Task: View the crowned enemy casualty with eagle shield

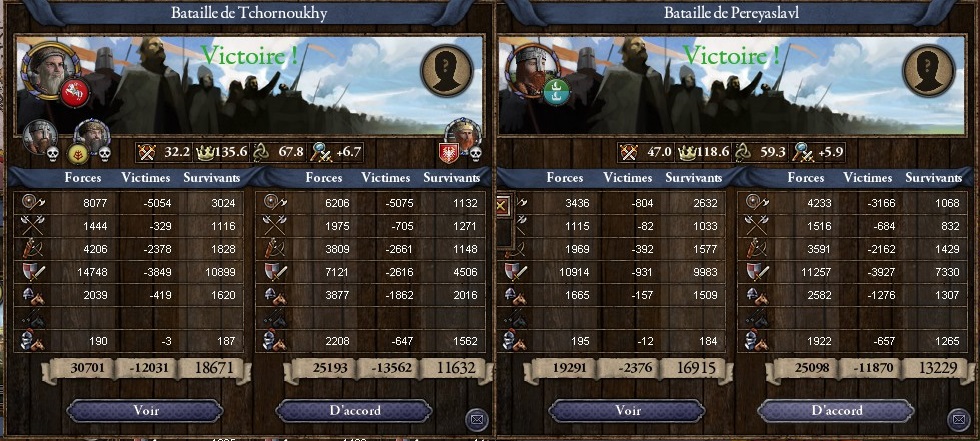Action: coord(462,138)
